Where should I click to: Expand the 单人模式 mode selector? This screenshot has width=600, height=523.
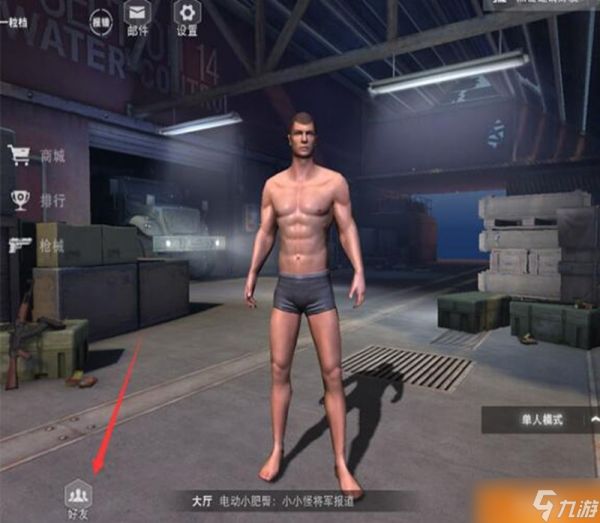540,420
